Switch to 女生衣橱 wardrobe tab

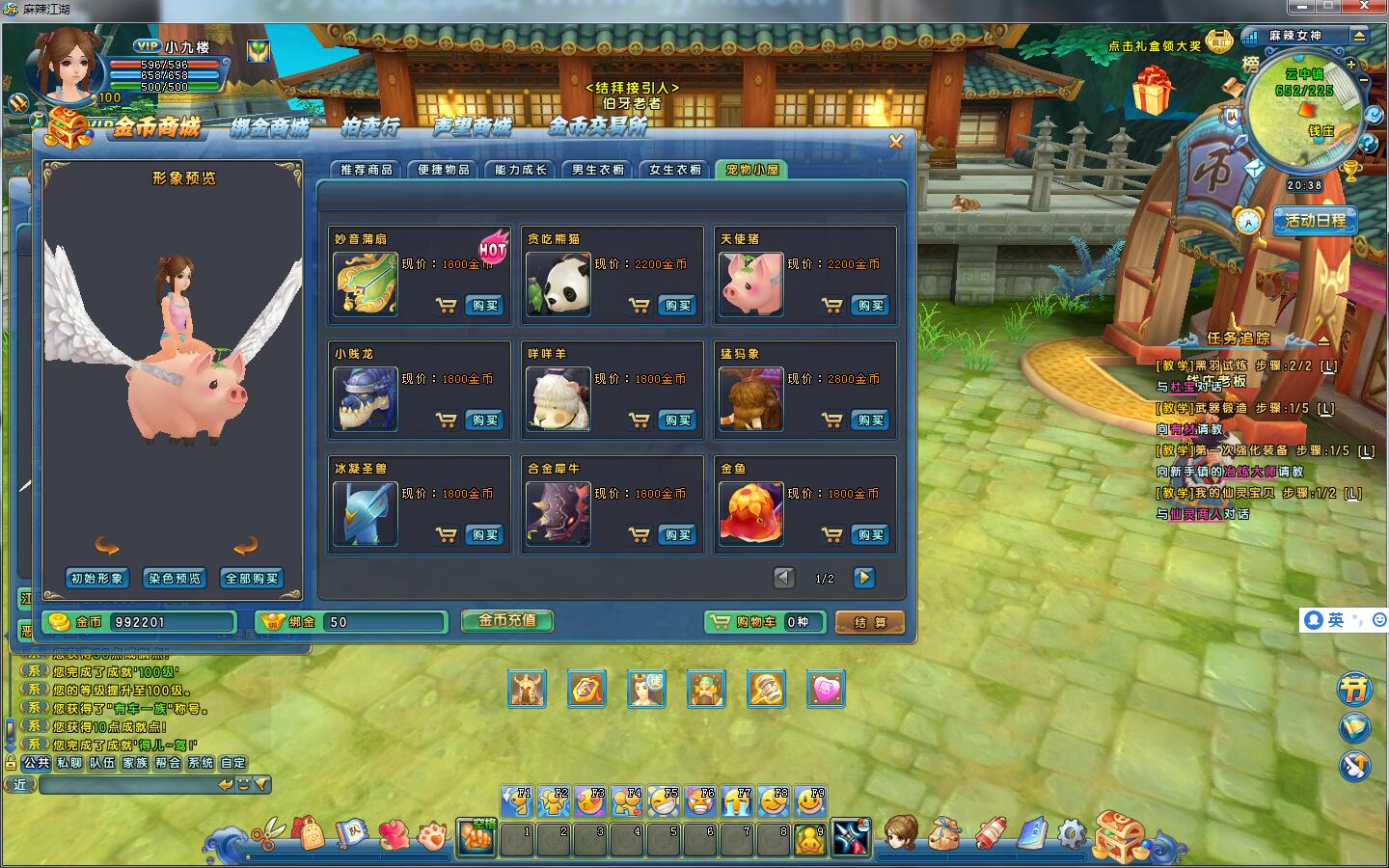[x=675, y=170]
